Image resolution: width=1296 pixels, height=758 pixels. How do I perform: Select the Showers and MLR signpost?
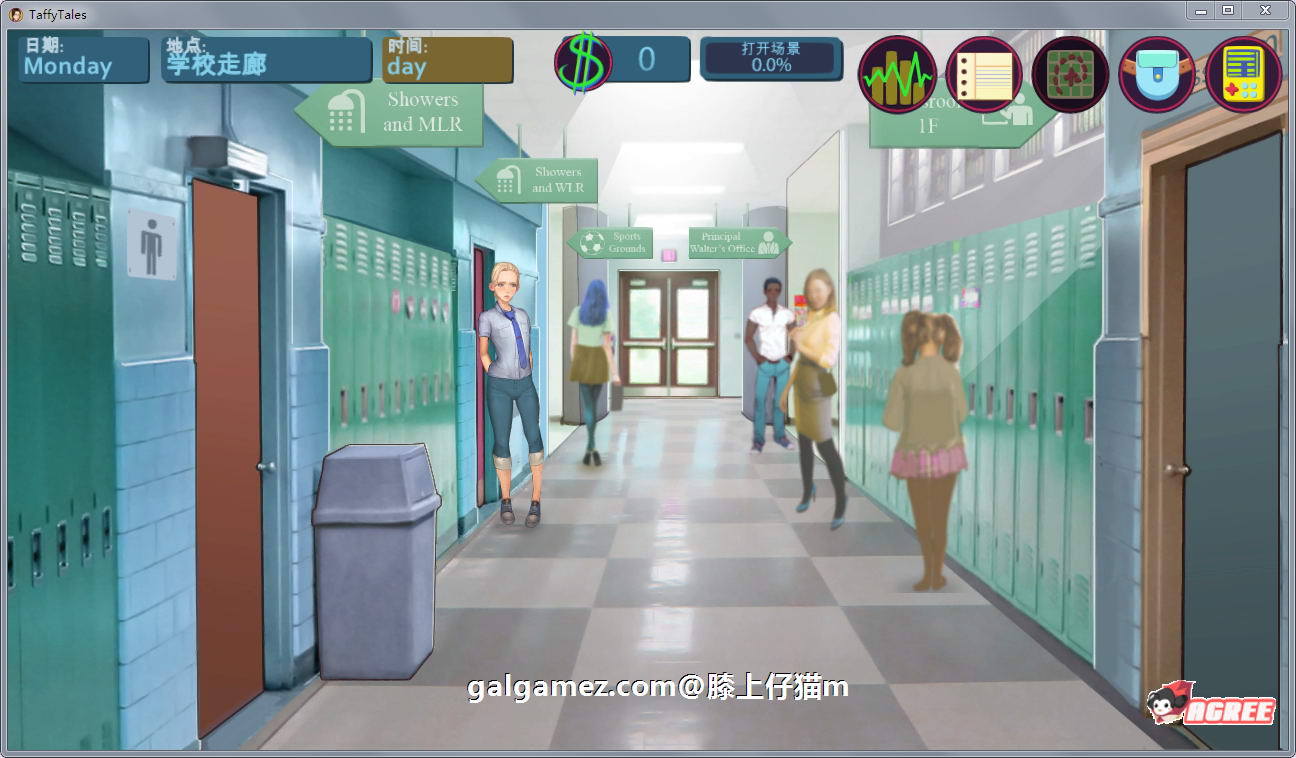coord(400,112)
